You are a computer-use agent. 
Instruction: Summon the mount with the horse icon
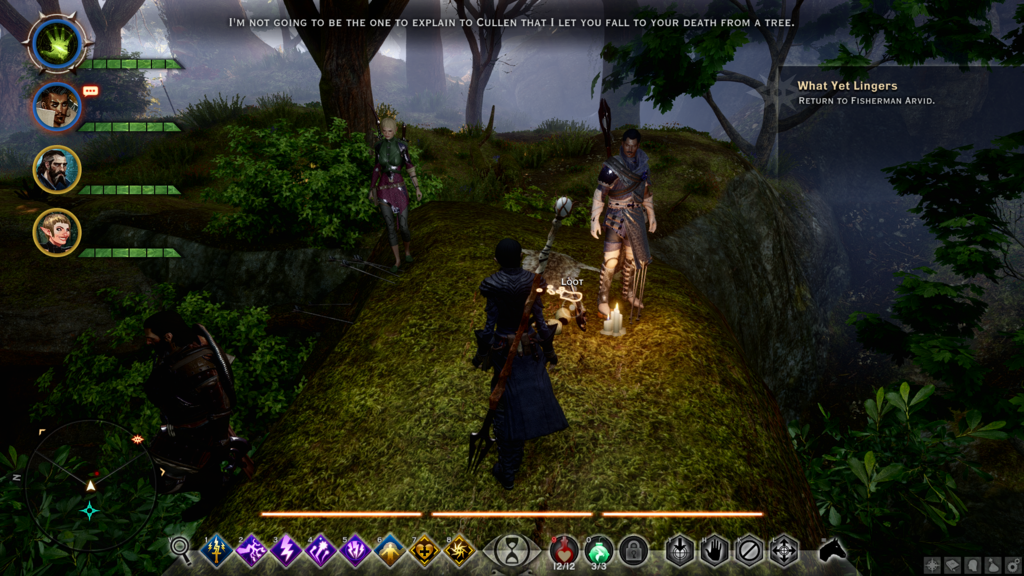[x=832, y=549]
